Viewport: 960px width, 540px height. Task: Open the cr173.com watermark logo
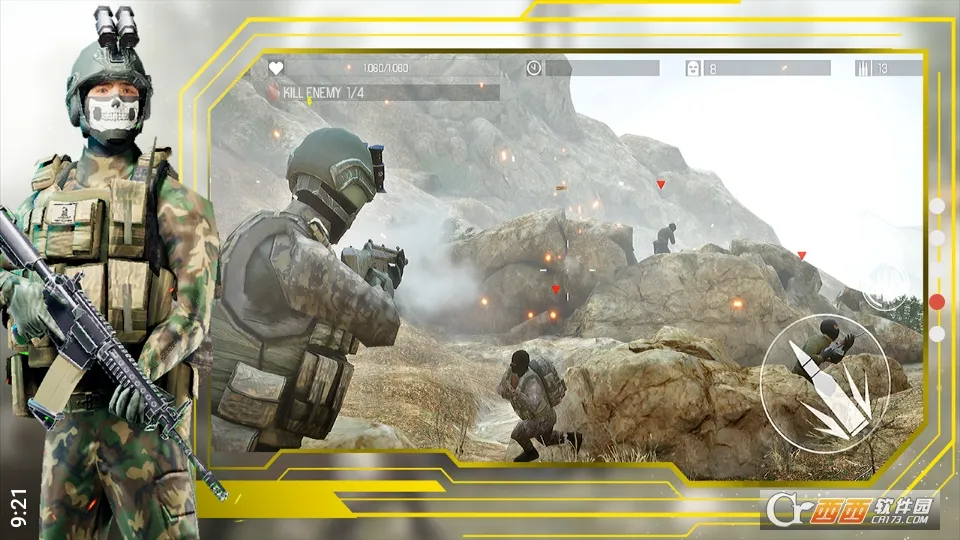click(848, 508)
